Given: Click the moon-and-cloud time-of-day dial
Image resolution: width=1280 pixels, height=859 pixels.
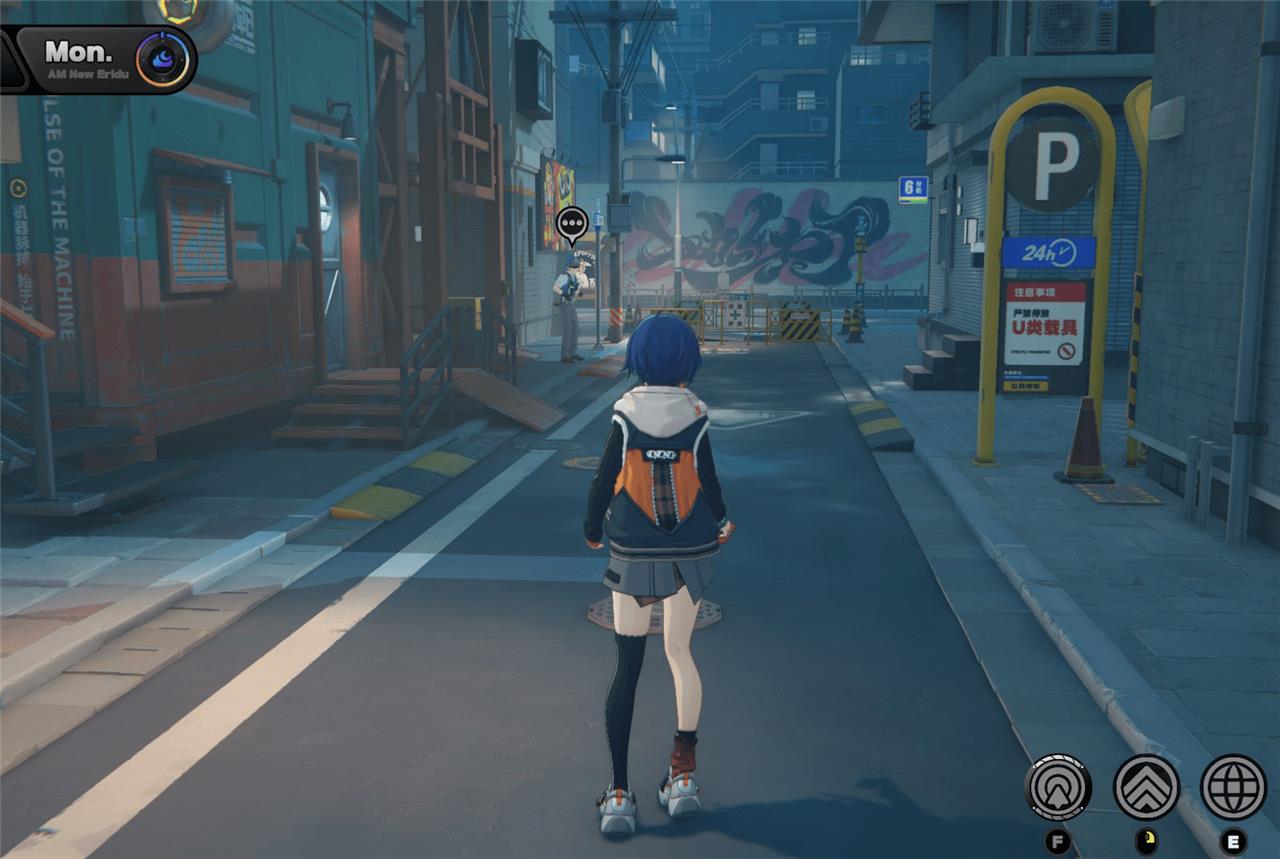Looking at the screenshot, I should [x=163, y=59].
